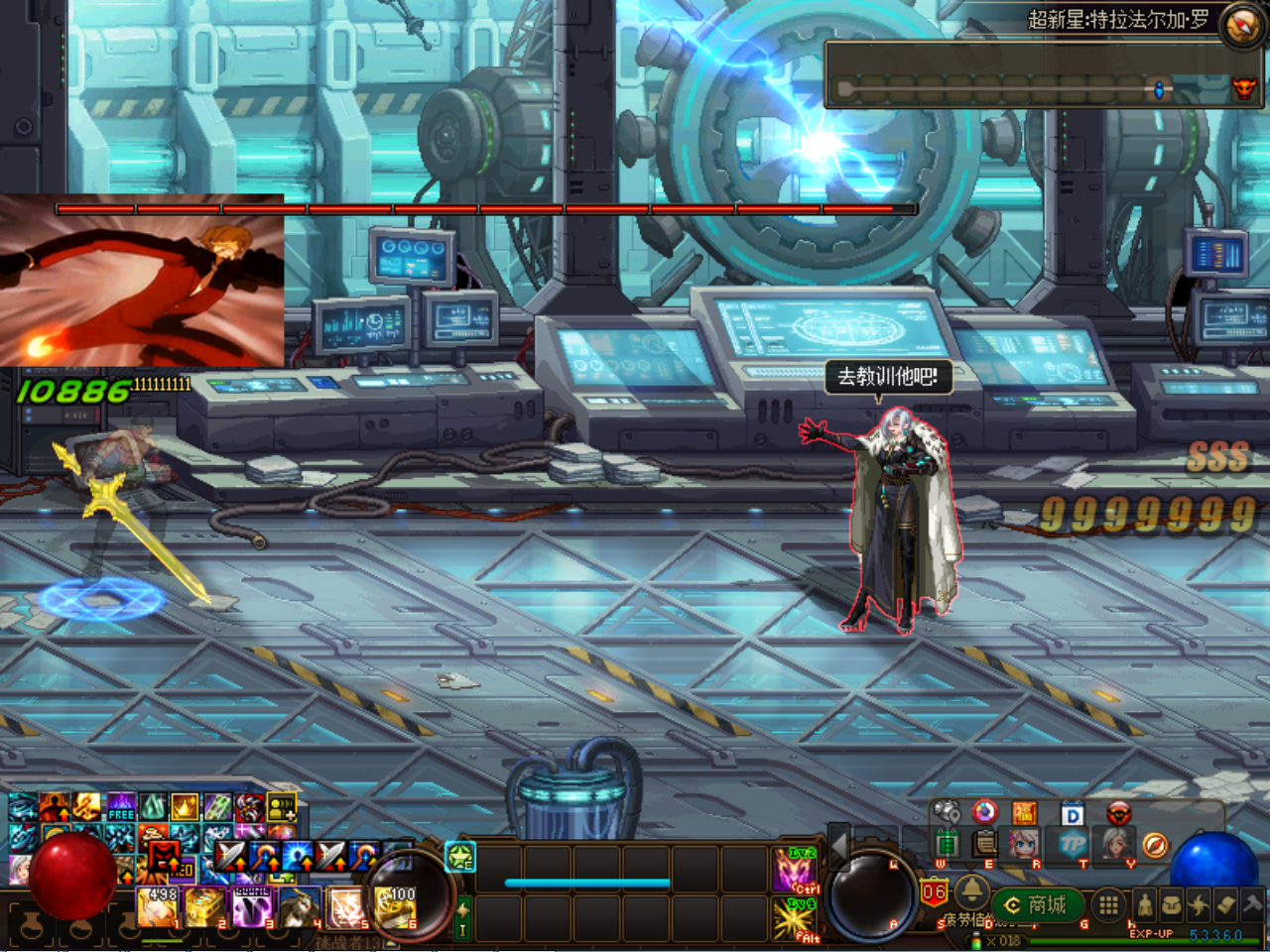Click the 福 red packet event icon
Viewport: 1270px width, 952px height.
[x=1024, y=811]
